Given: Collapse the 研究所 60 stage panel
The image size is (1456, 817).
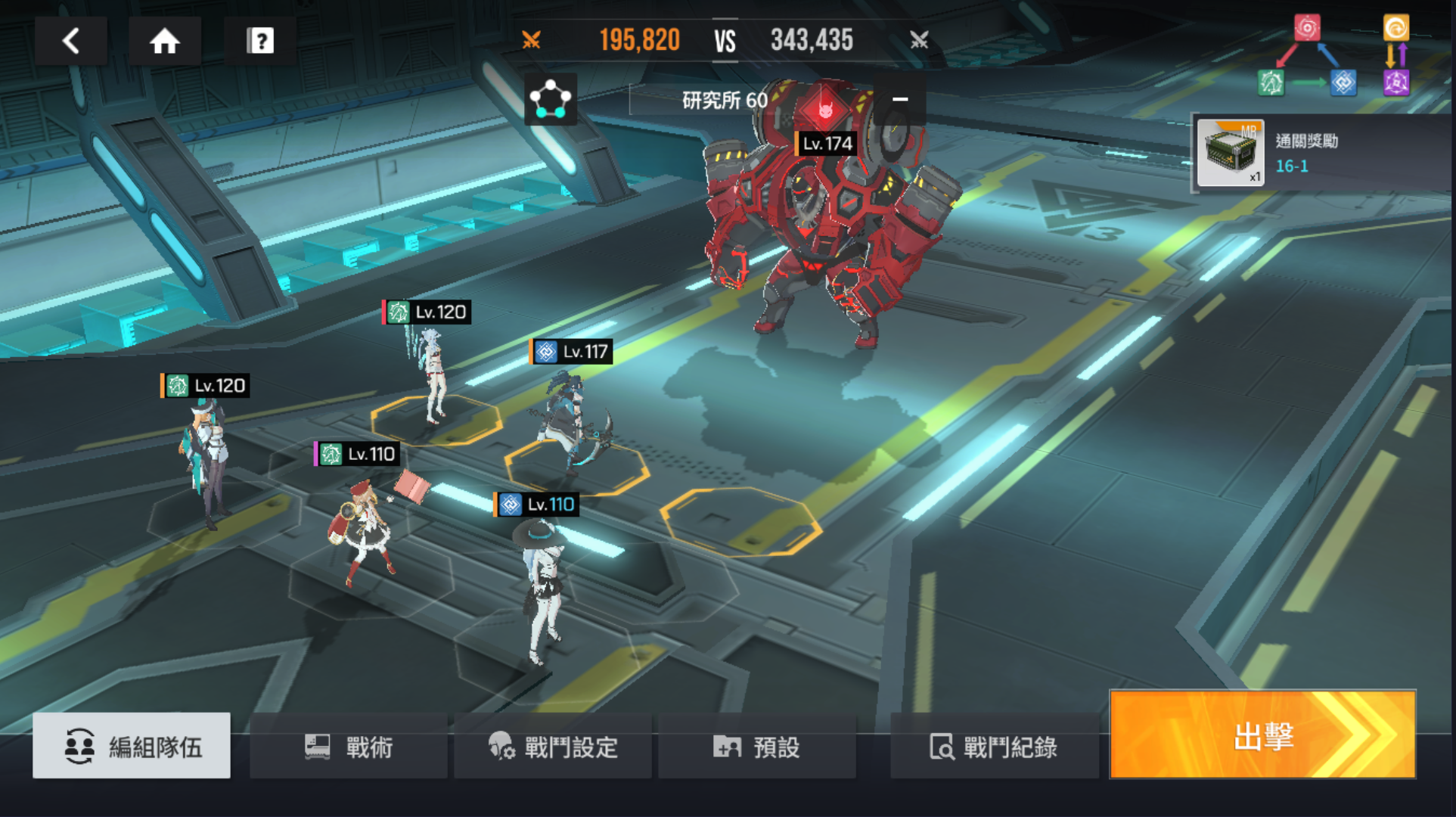Looking at the screenshot, I should coord(899,99).
